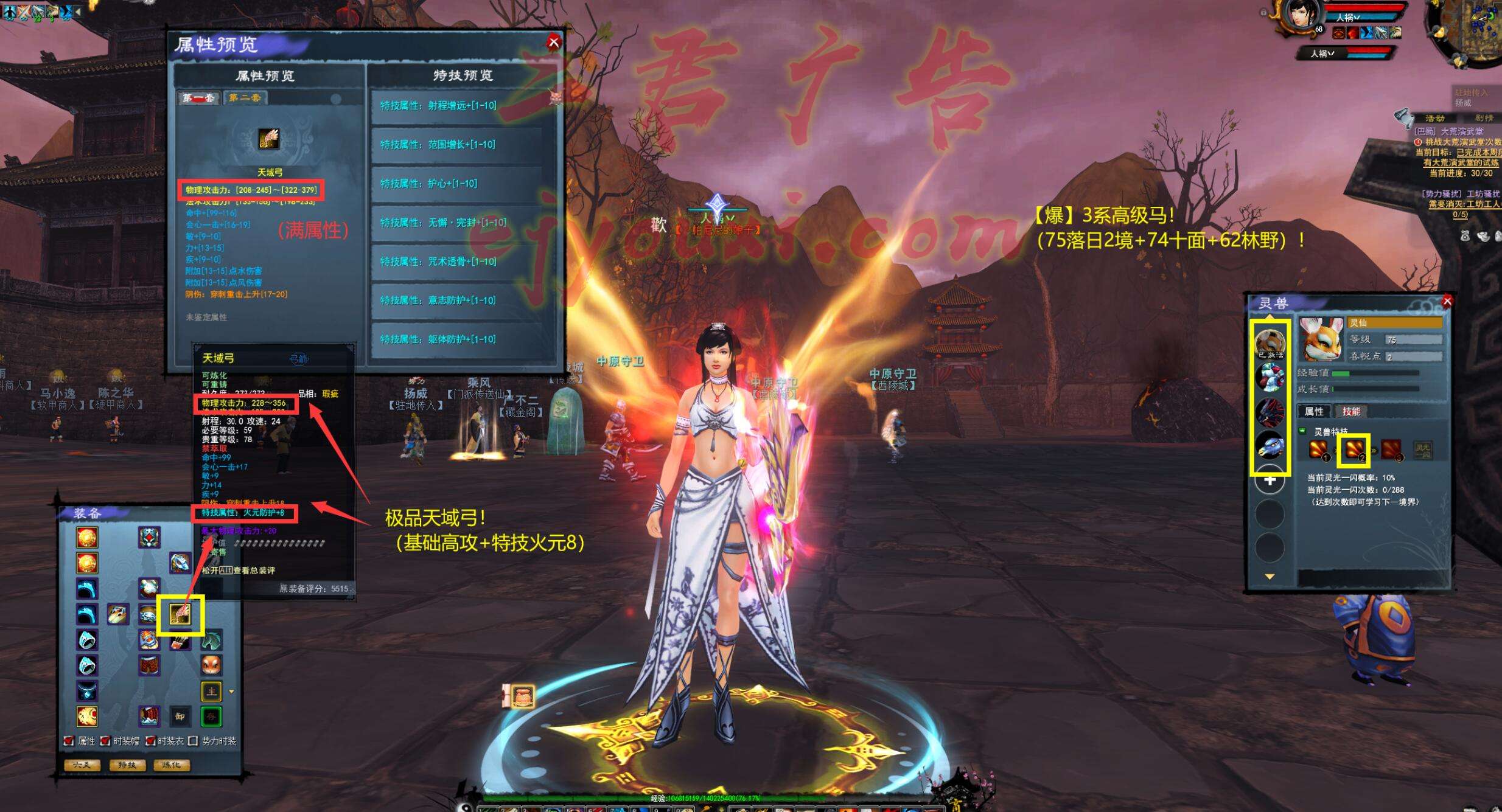Image resolution: width=1502 pixels, height=812 pixels.
Task: Collapse the 灵兽特技 section expander
Action: click(x=1302, y=431)
